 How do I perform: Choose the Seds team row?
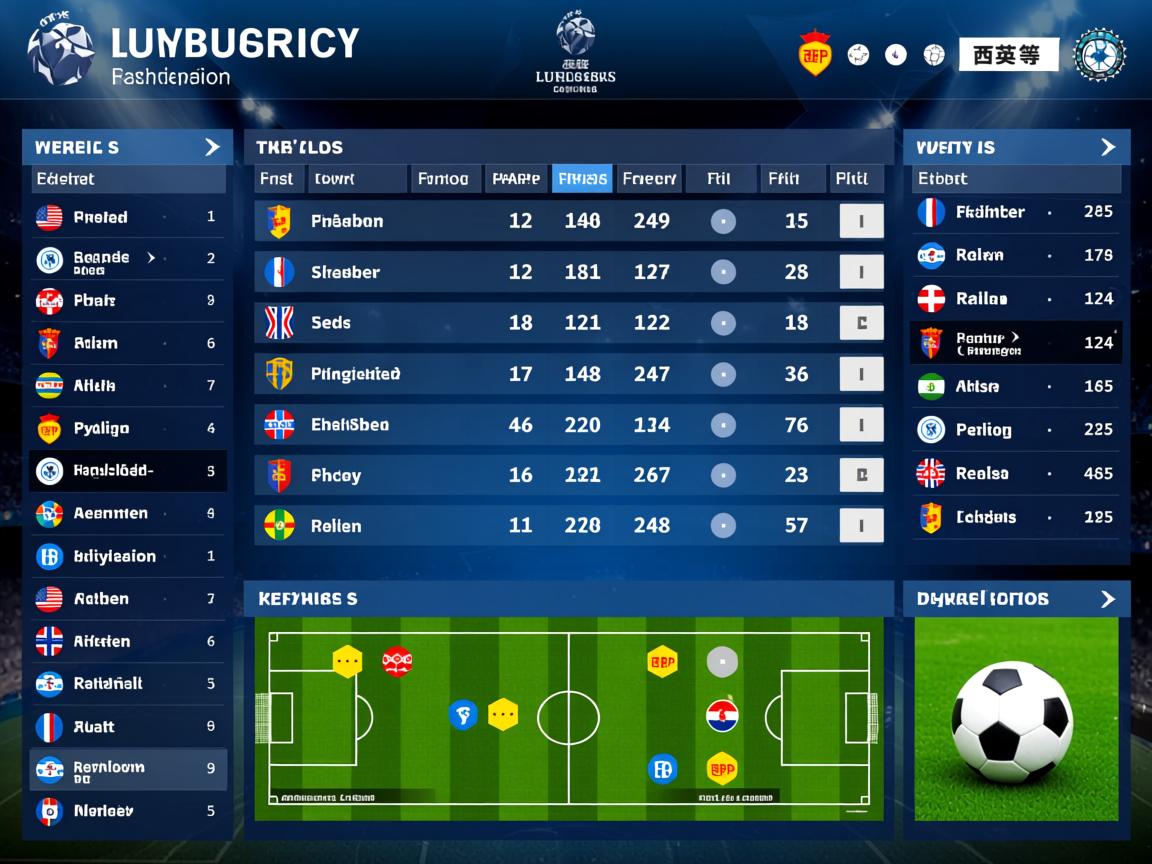pyautogui.click(x=330, y=323)
